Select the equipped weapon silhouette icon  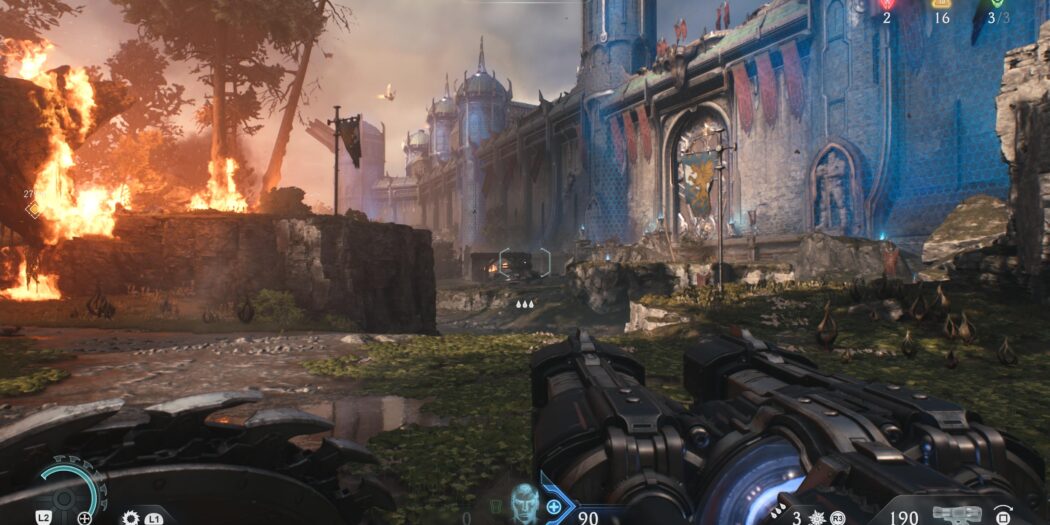pyautogui.click(x=955, y=515)
